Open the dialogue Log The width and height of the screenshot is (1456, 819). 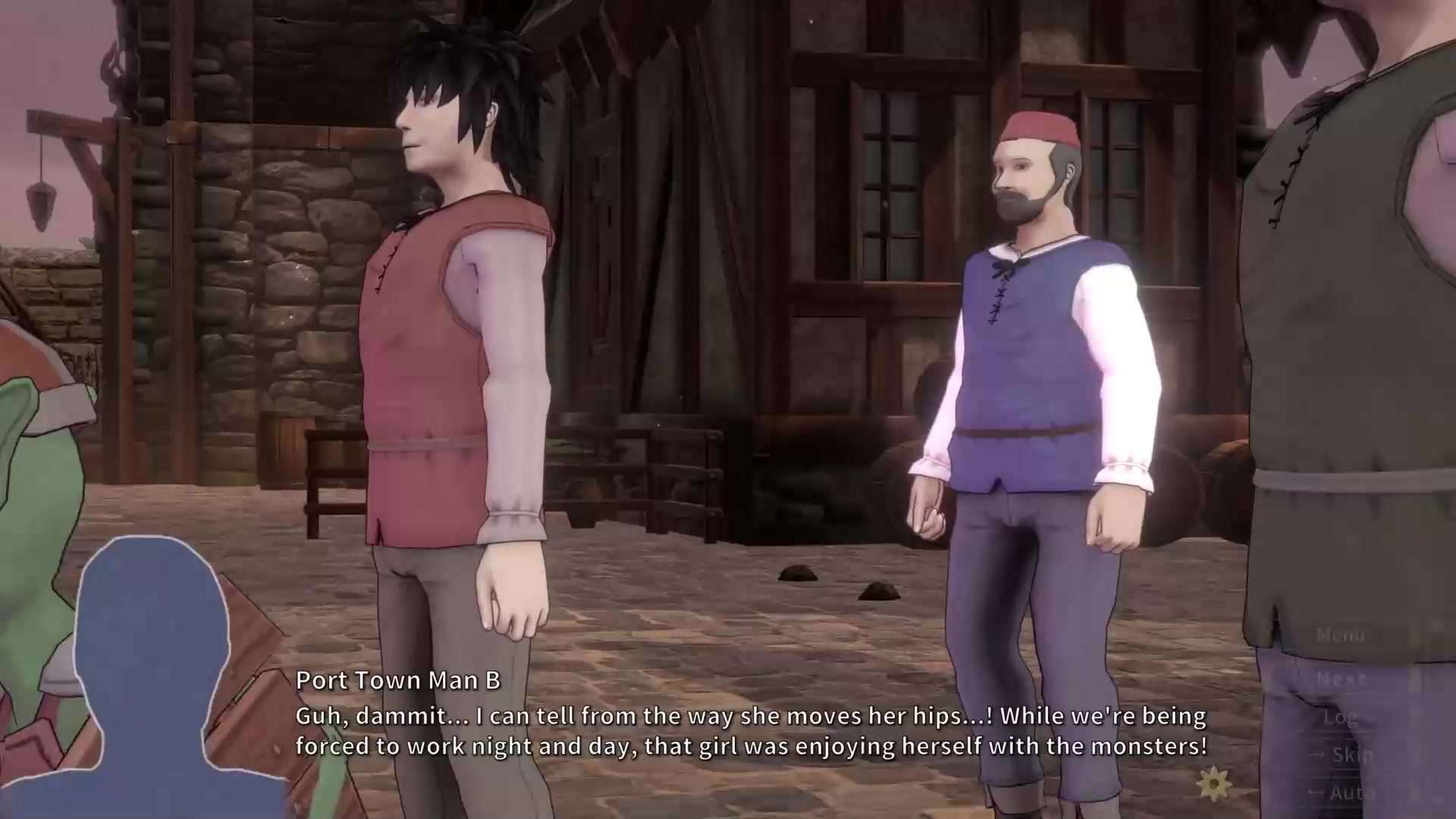click(x=1340, y=717)
